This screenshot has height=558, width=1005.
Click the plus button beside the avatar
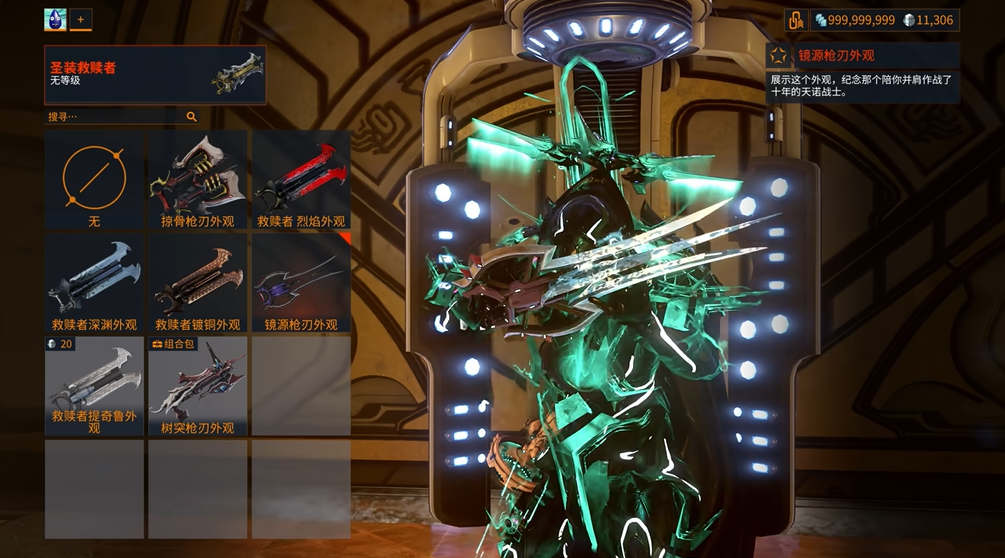[x=80, y=19]
